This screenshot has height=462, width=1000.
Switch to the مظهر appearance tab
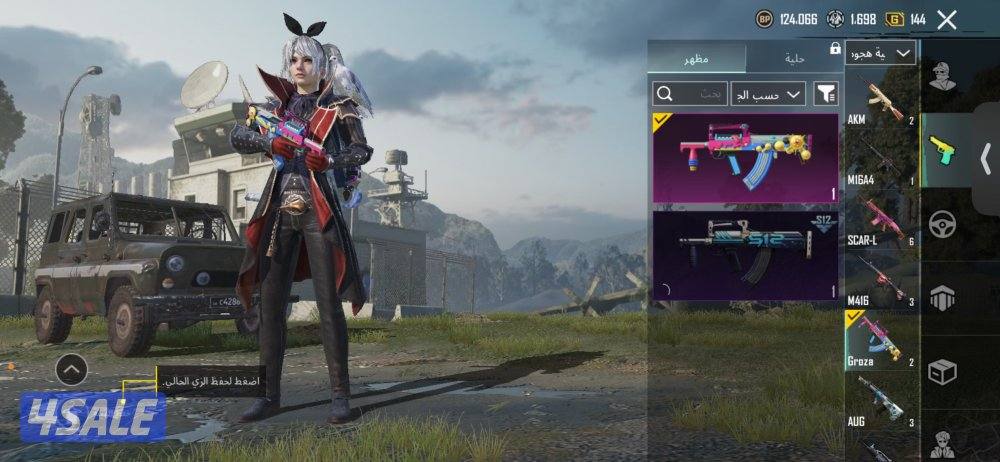point(696,58)
